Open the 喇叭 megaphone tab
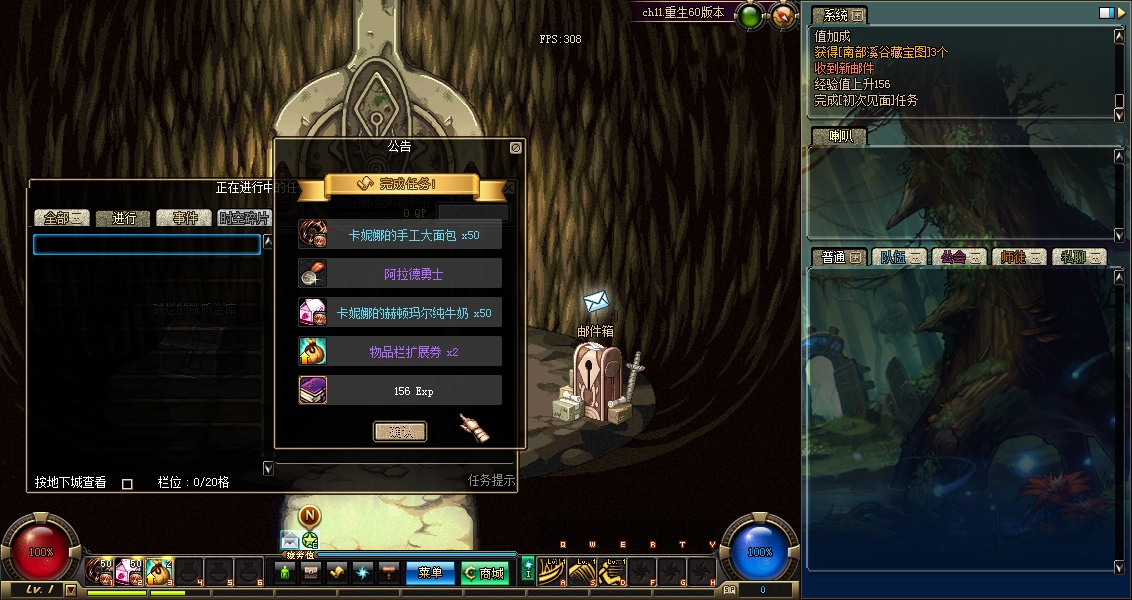The height and width of the screenshot is (600, 1132). [x=838, y=137]
